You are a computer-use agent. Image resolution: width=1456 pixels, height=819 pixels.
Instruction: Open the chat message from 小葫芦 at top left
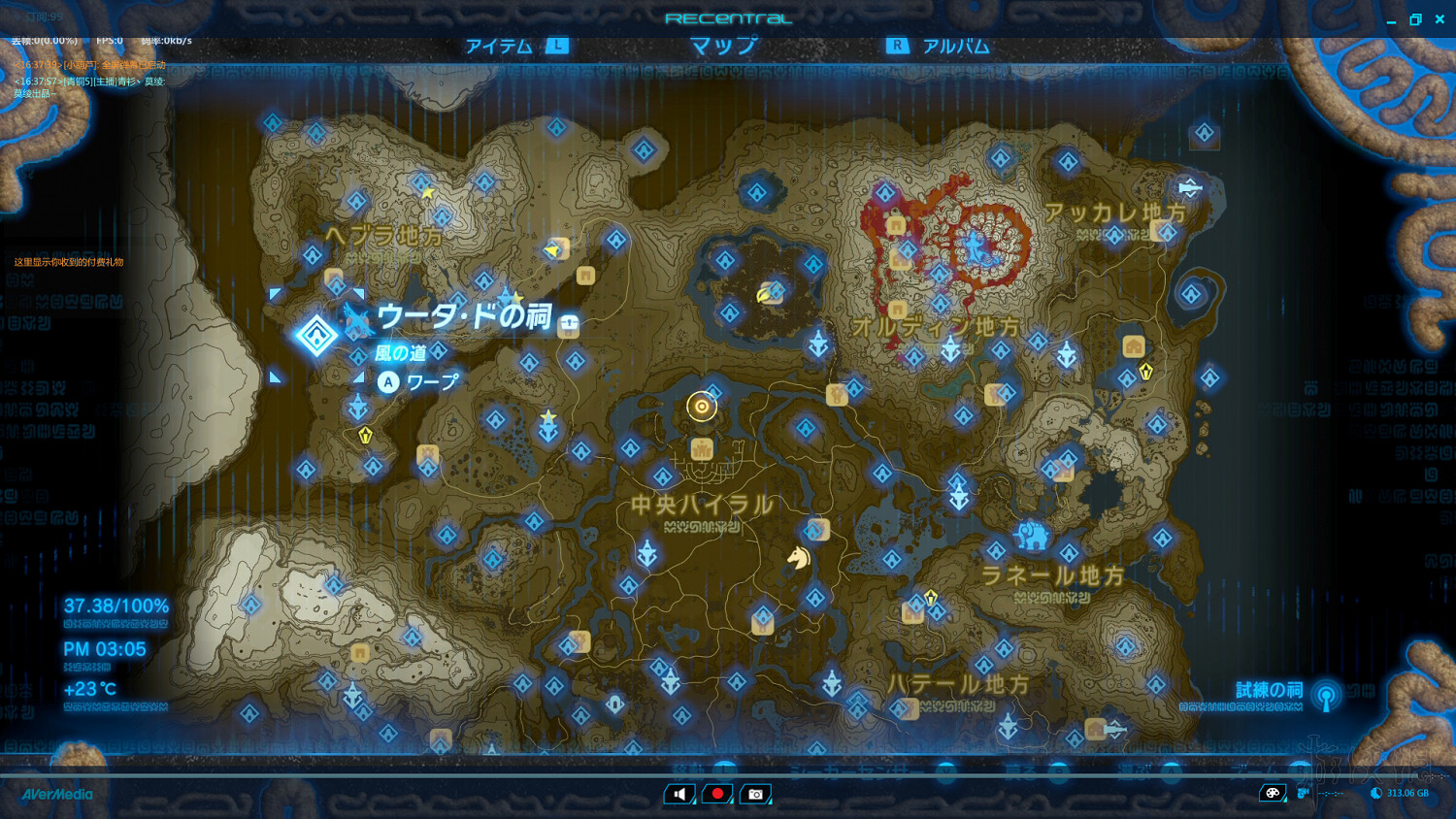87,63
